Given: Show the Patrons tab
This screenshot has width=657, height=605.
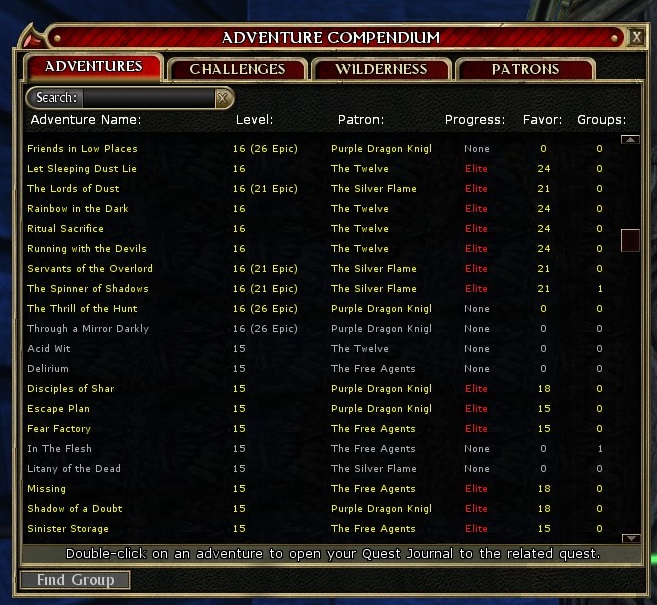Looking at the screenshot, I should (x=525, y=69).
